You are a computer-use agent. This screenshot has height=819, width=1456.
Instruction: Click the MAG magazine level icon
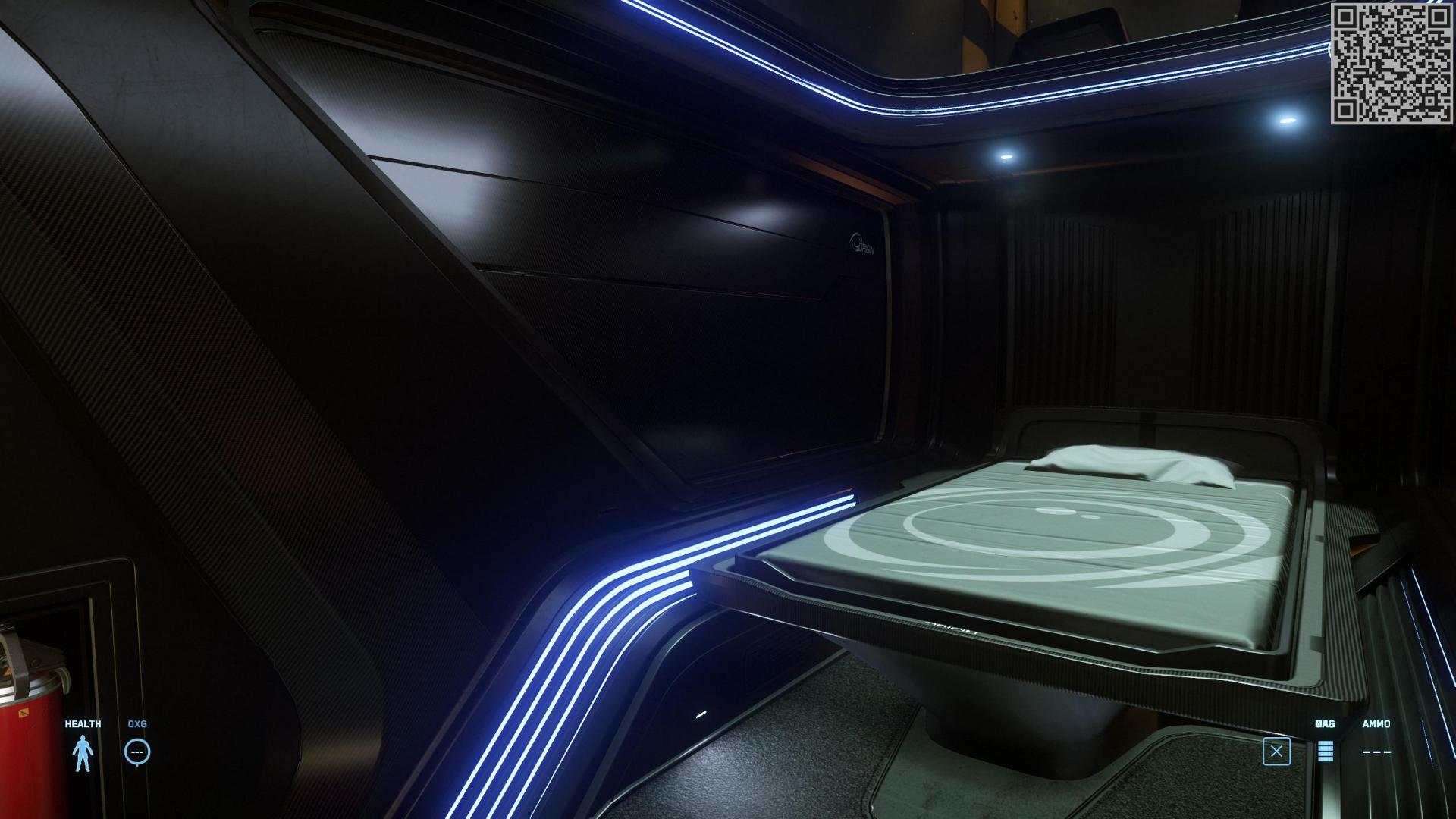point(1324,753)
